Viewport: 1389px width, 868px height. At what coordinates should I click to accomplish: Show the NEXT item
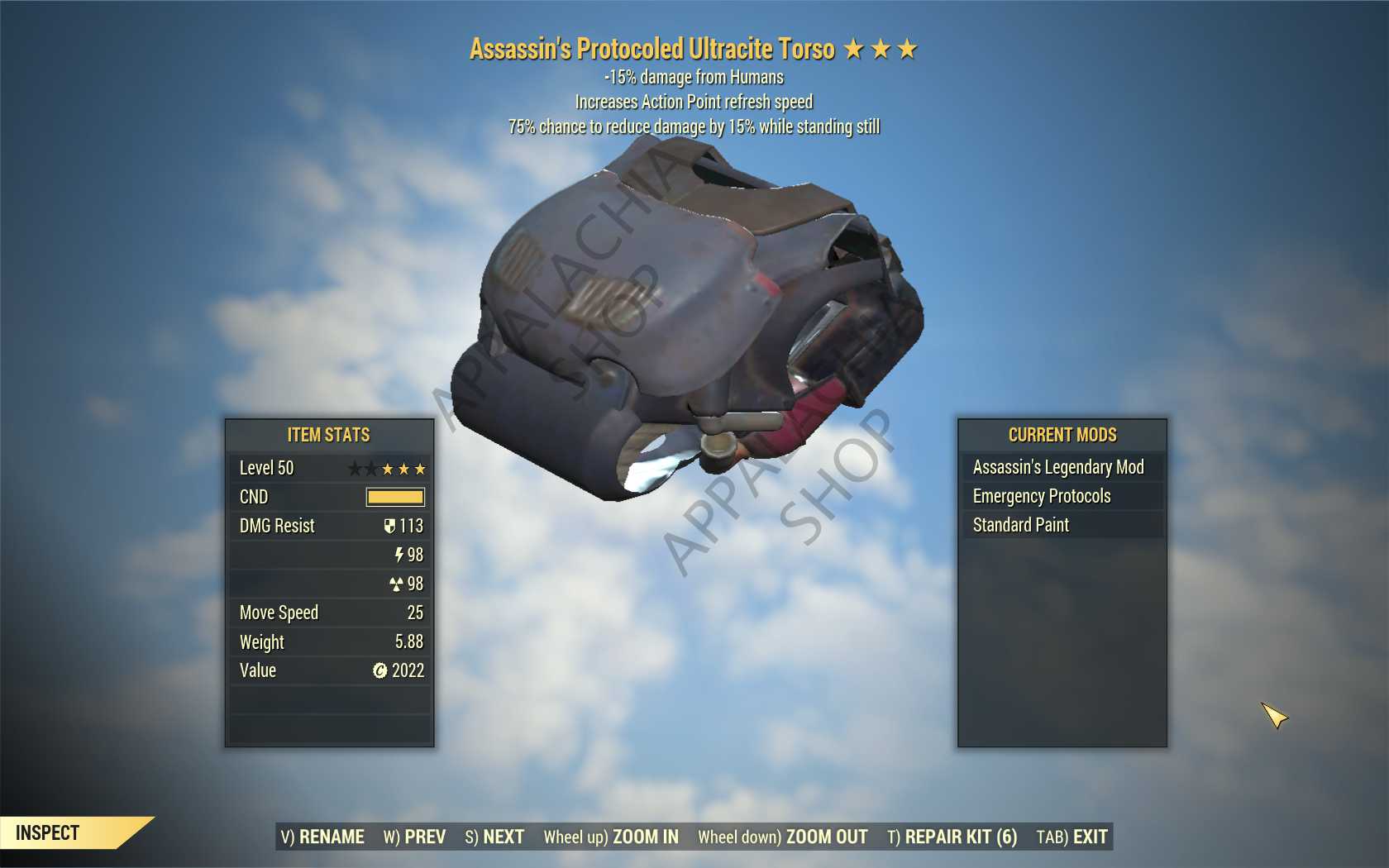pyautogui.click(x=494, y=837)
